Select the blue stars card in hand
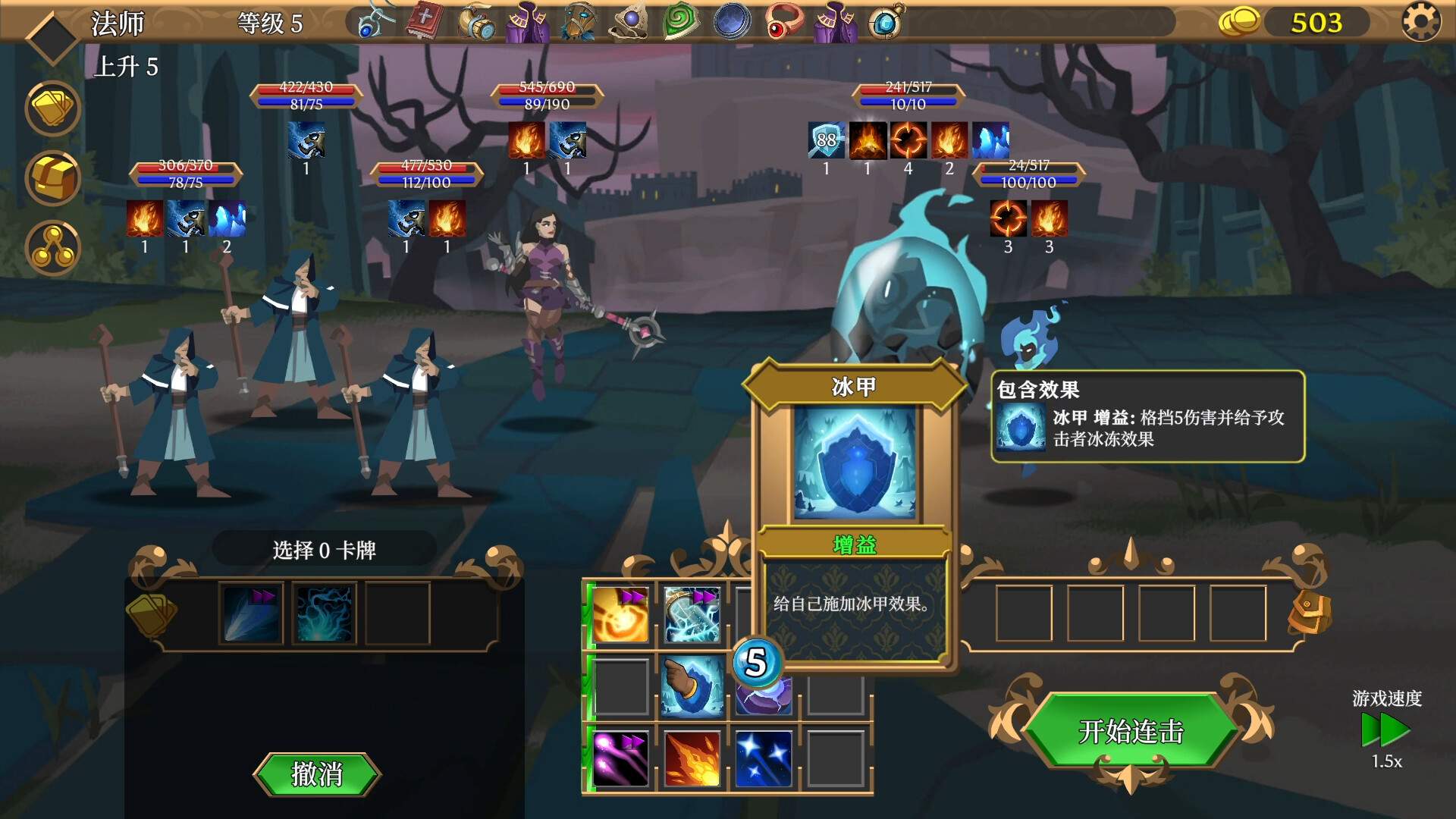Screen dimensions: 1456x819 pos(763,758)
